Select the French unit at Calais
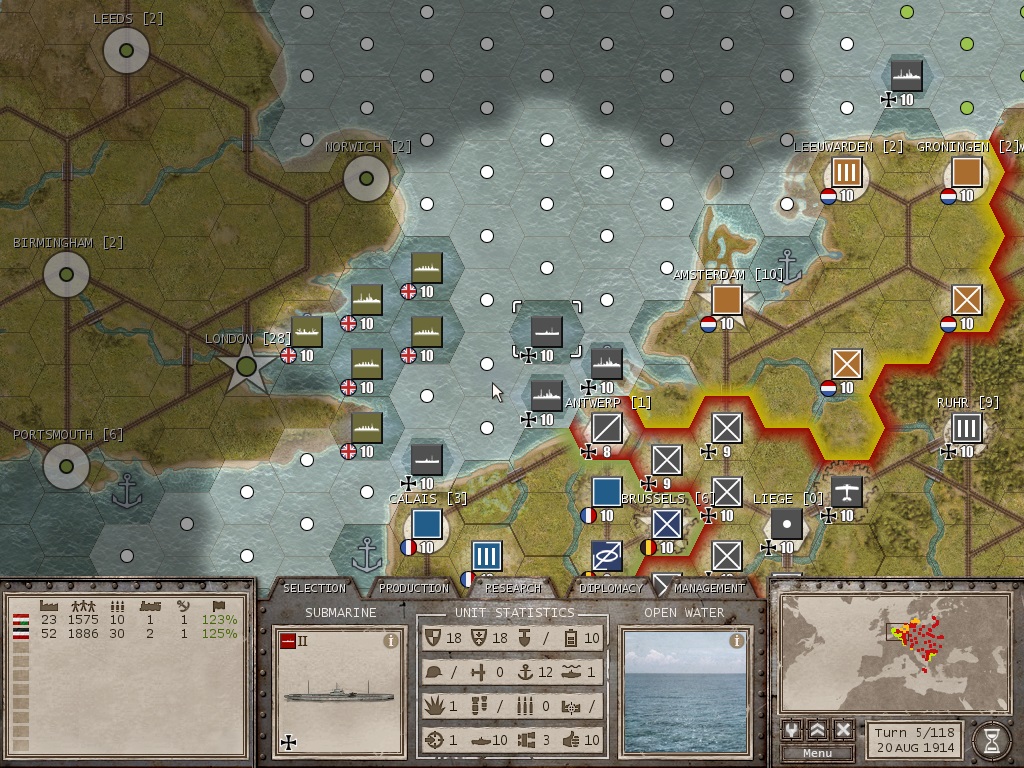Image resolution: width=1024 pixels, height=768 pixels. click(427, 524)
